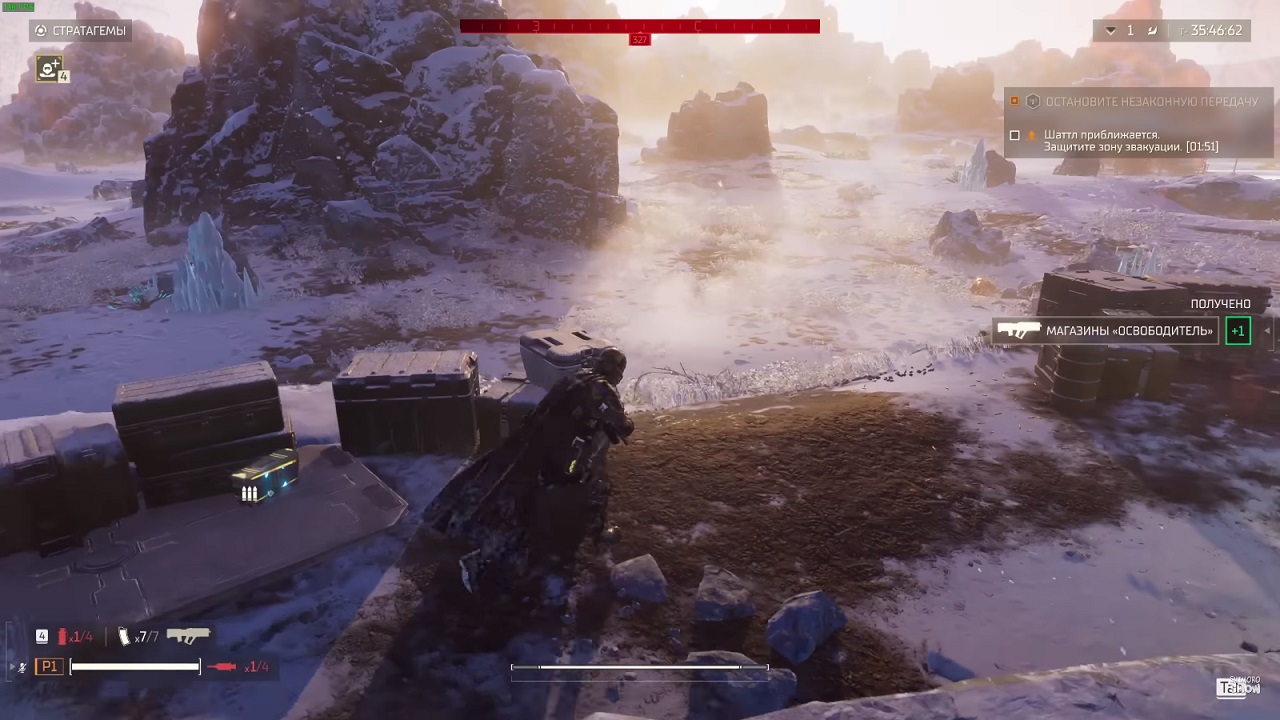Expand the СТРАТАГЕМЫ panel
This screenshot has width=1280, height=720.
click(x=80, y=30)
